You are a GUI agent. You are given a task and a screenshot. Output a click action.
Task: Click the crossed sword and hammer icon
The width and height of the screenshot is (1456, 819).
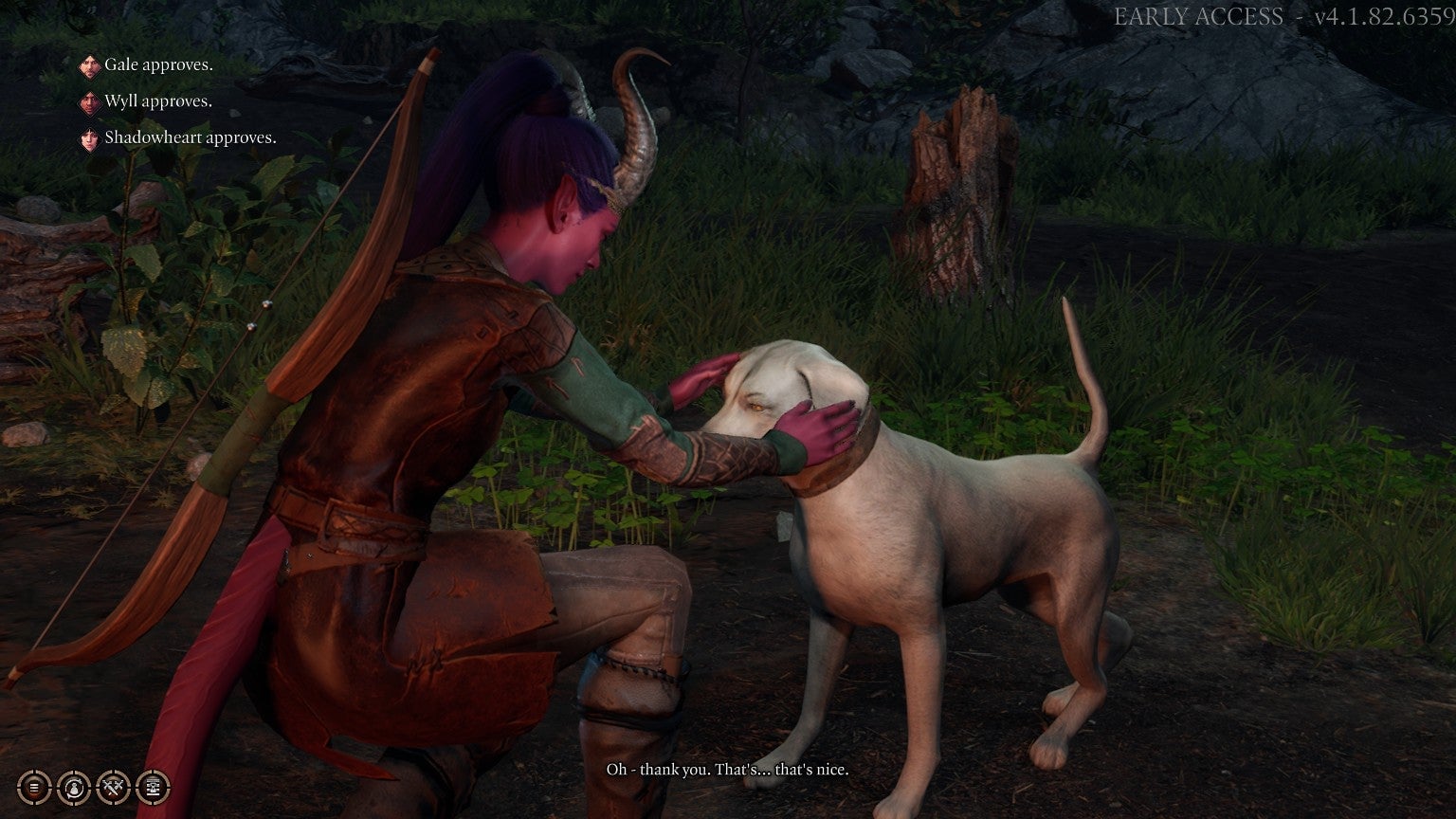click(113, 787)
